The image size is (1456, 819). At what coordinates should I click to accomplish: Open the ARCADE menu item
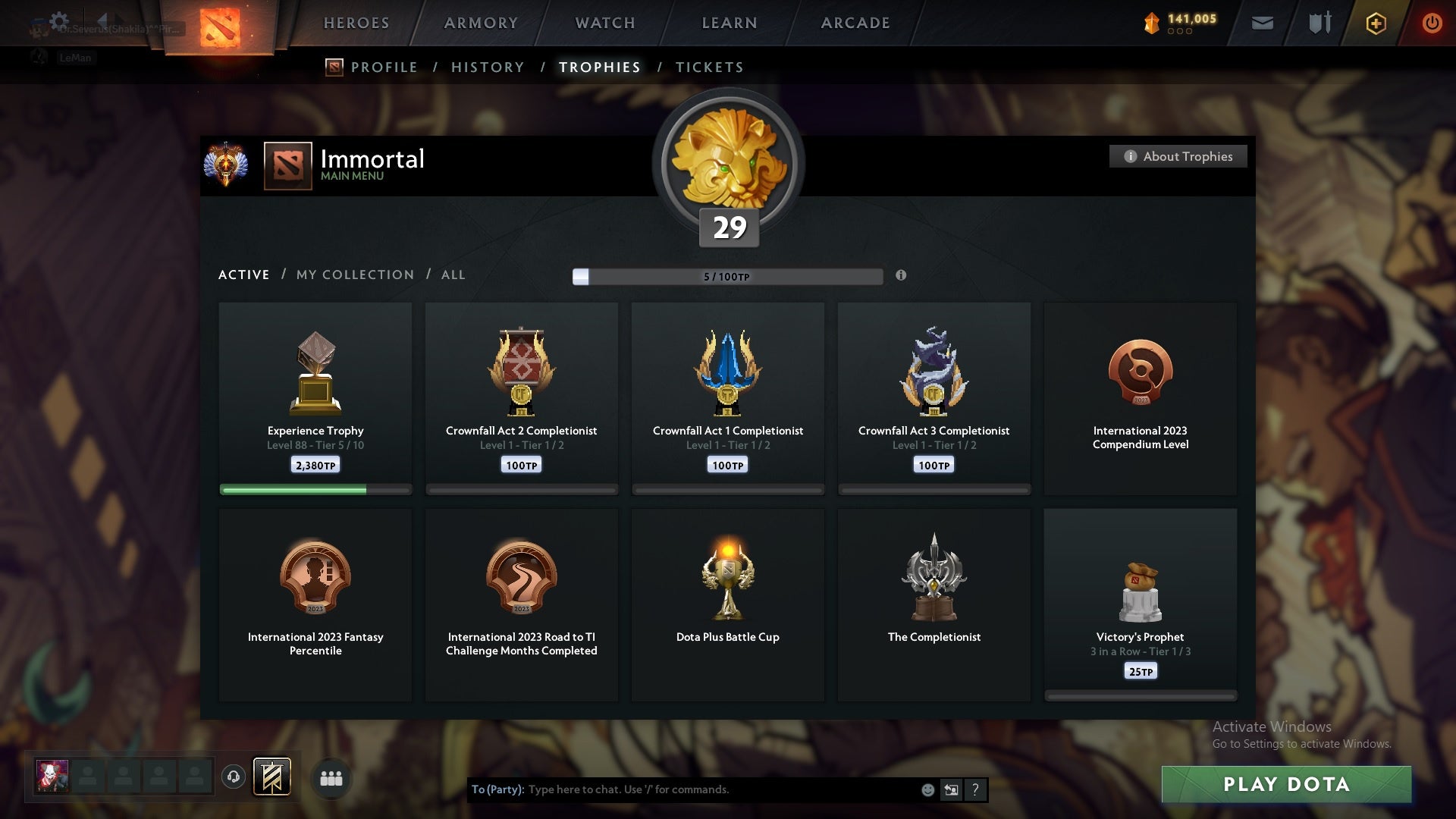tap(855, 23)
